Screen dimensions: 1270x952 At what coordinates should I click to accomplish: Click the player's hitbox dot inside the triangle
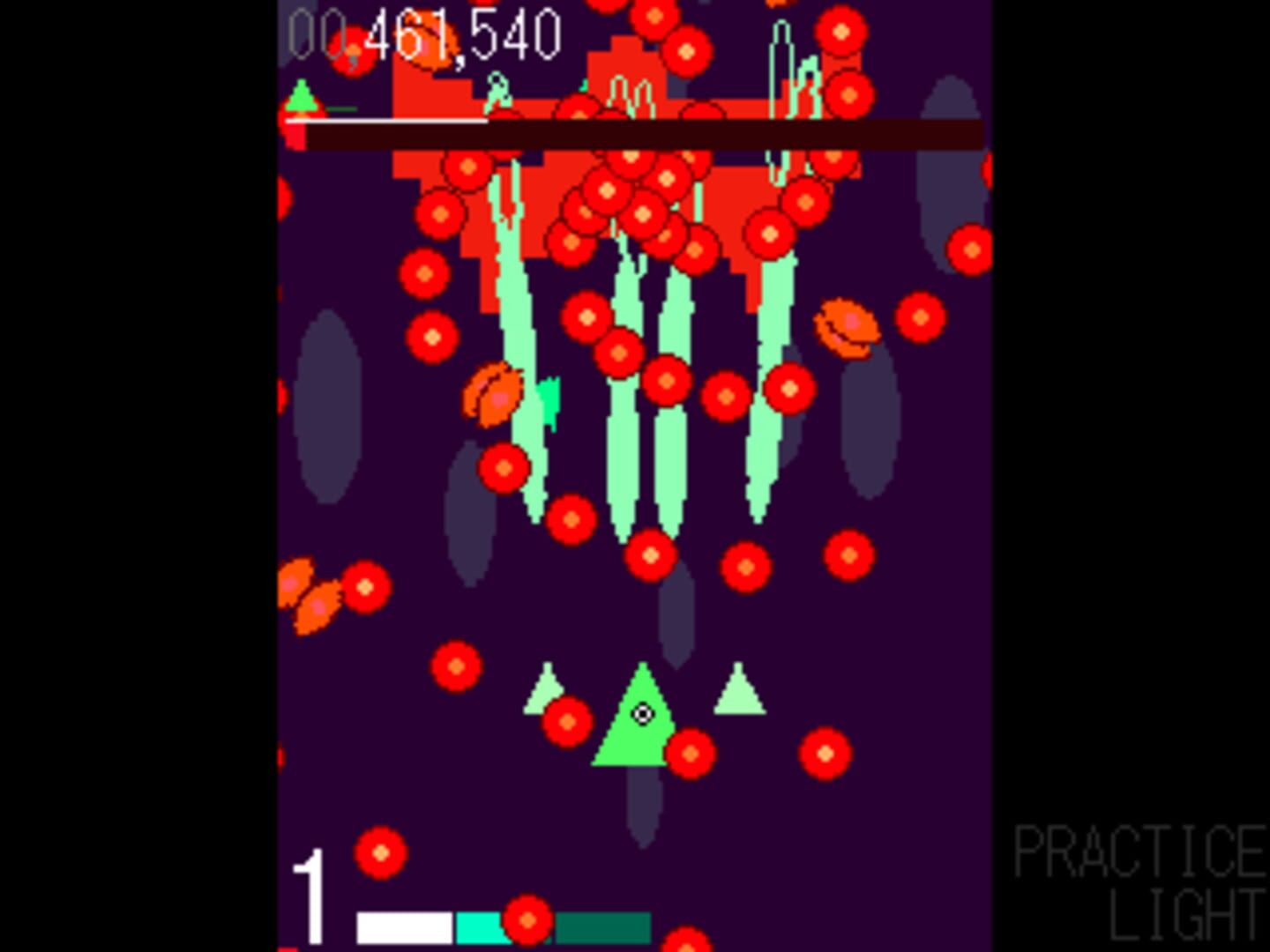tap(643, 712)
